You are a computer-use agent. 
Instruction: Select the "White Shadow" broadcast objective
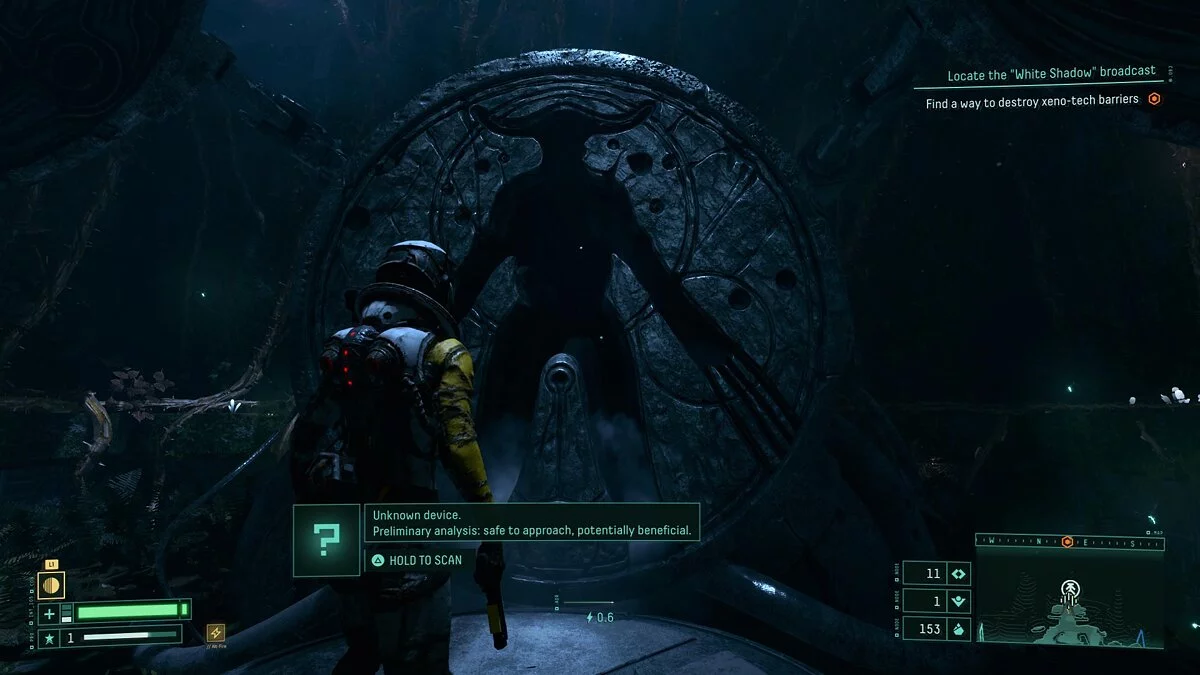coord(1051,72)
